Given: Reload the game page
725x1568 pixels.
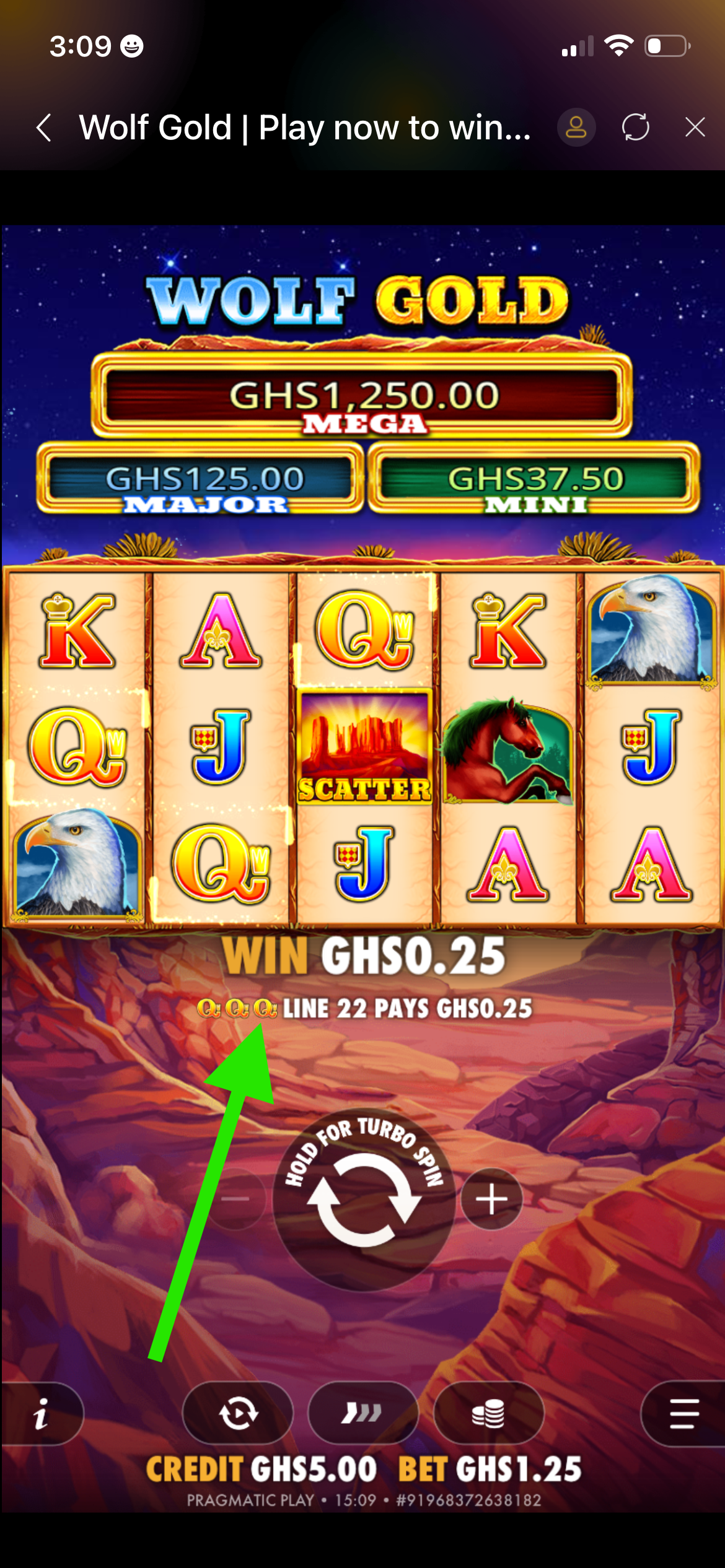Looking at the screenshot, I should (x=636, y=128).
